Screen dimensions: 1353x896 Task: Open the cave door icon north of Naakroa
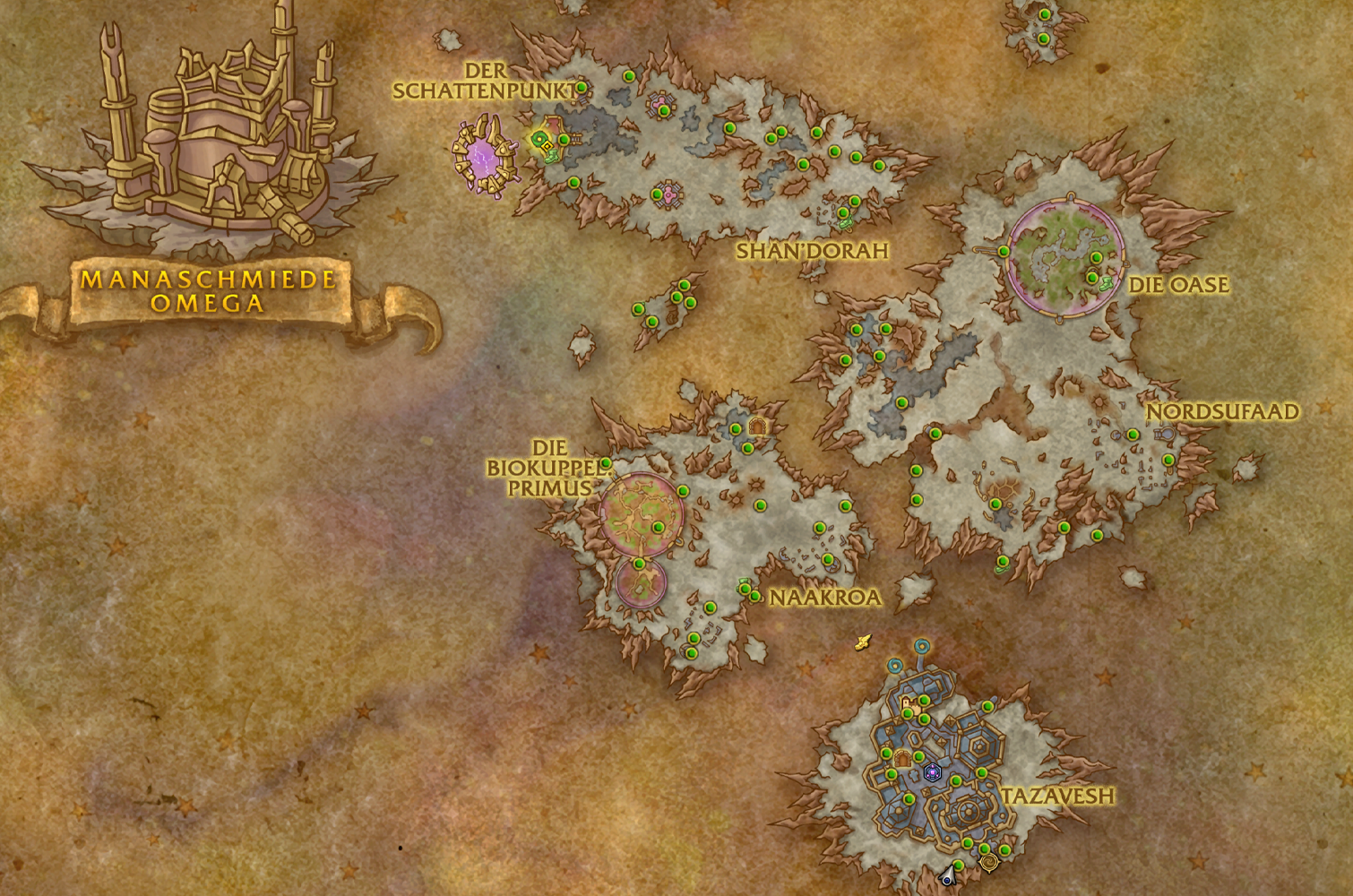758,426
